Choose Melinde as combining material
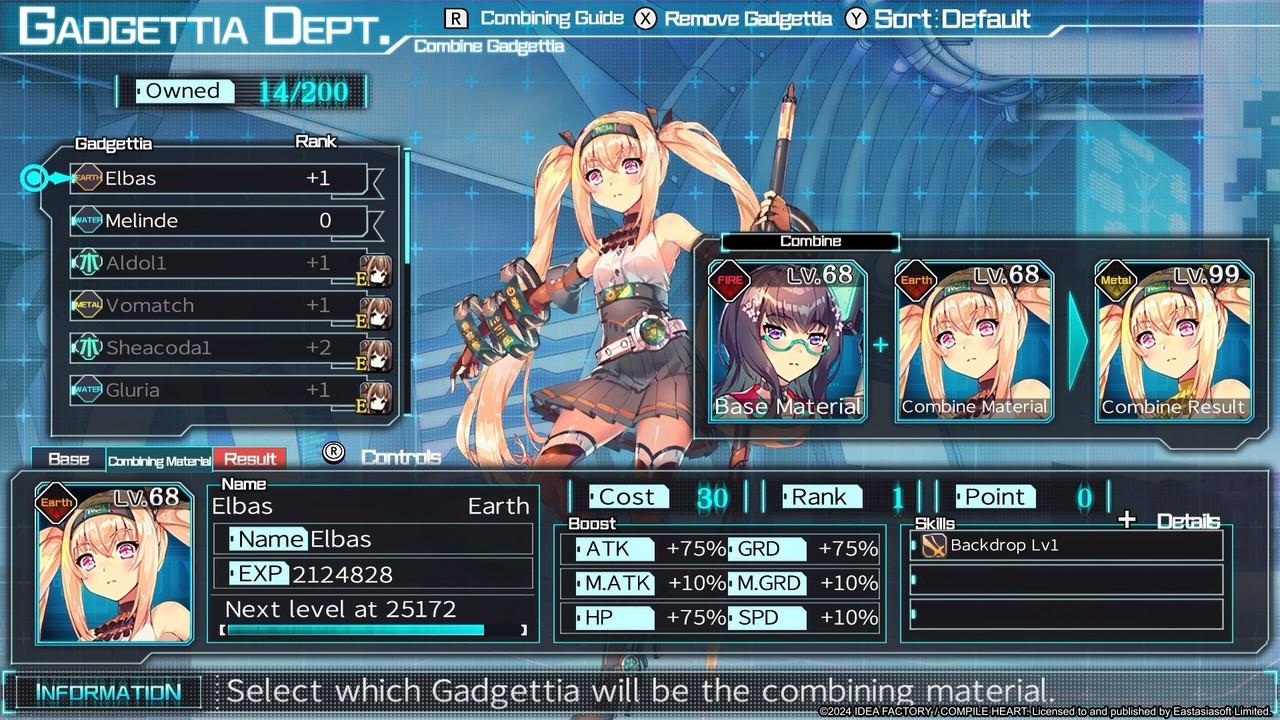The height and width of the screenshot is (720, 1280). point(218,221)
